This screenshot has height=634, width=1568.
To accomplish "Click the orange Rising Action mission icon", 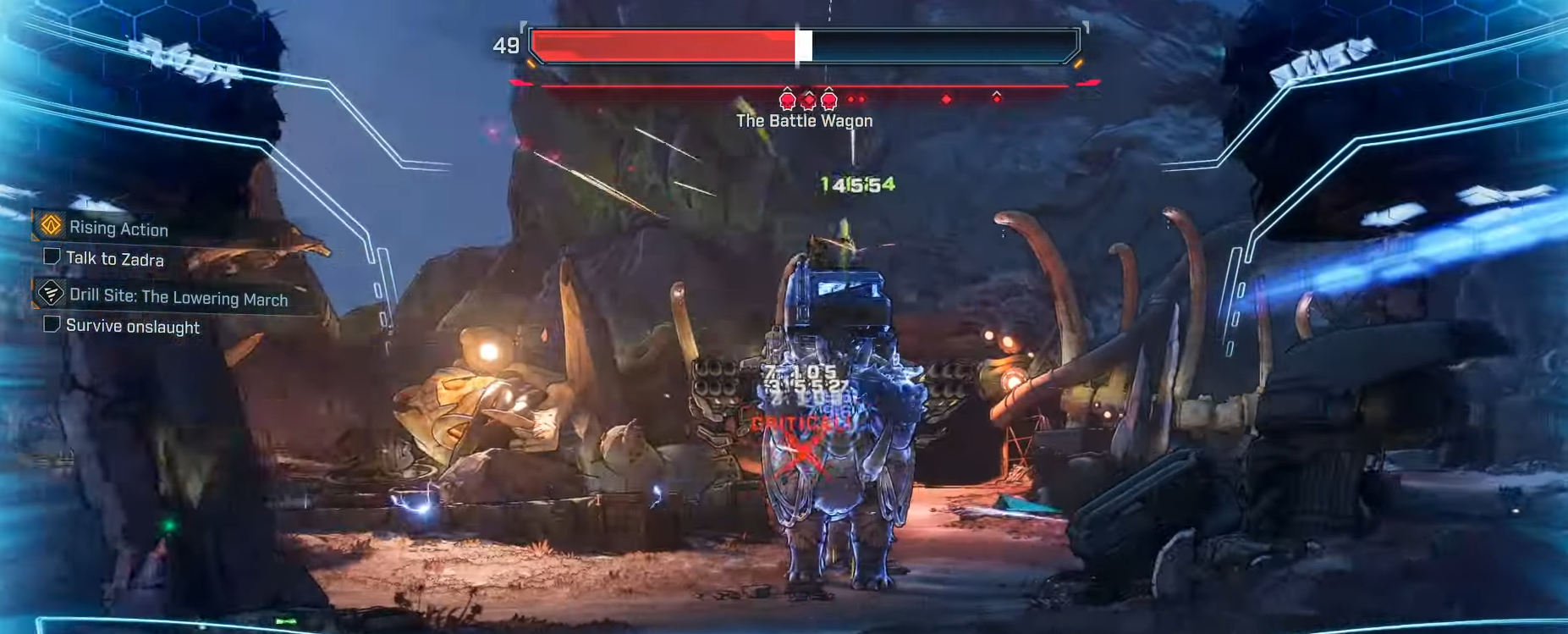I will pyautogui.click(x=51, y=224).
